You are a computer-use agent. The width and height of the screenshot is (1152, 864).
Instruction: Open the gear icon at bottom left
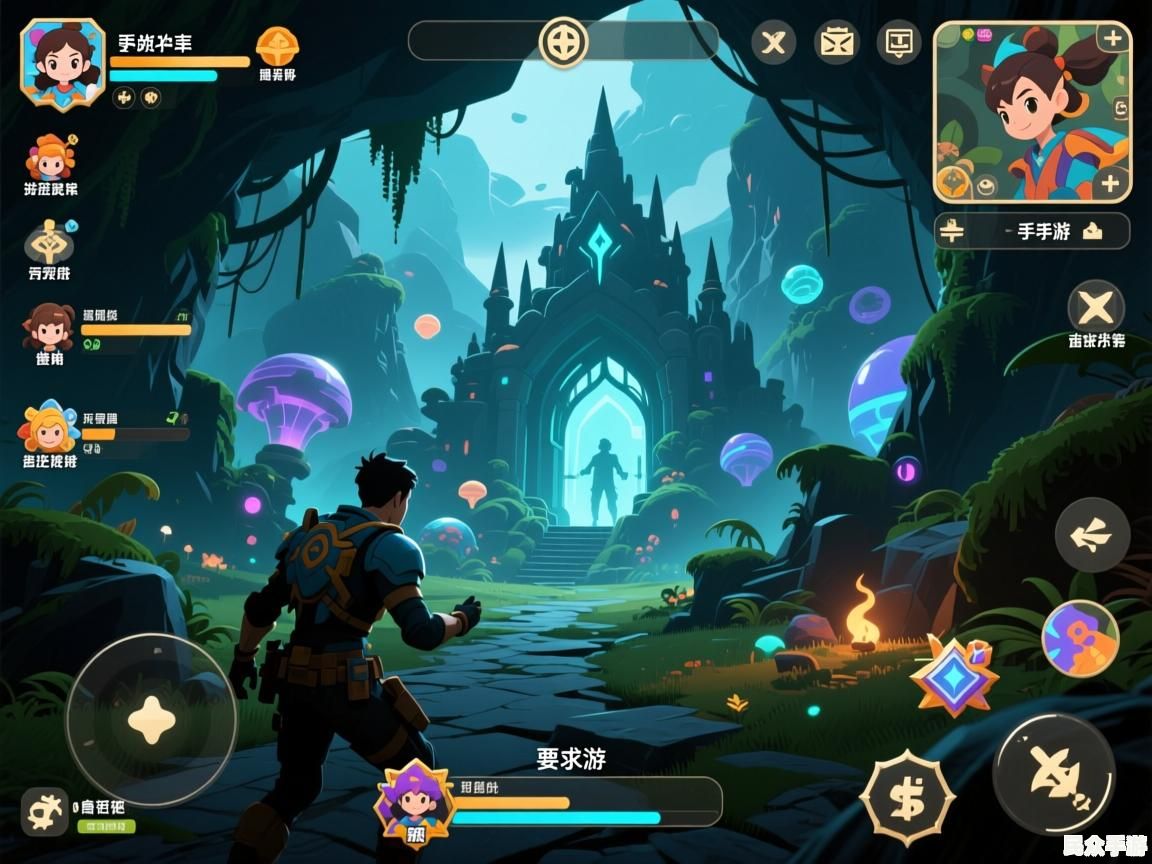[x=44, y=811]
